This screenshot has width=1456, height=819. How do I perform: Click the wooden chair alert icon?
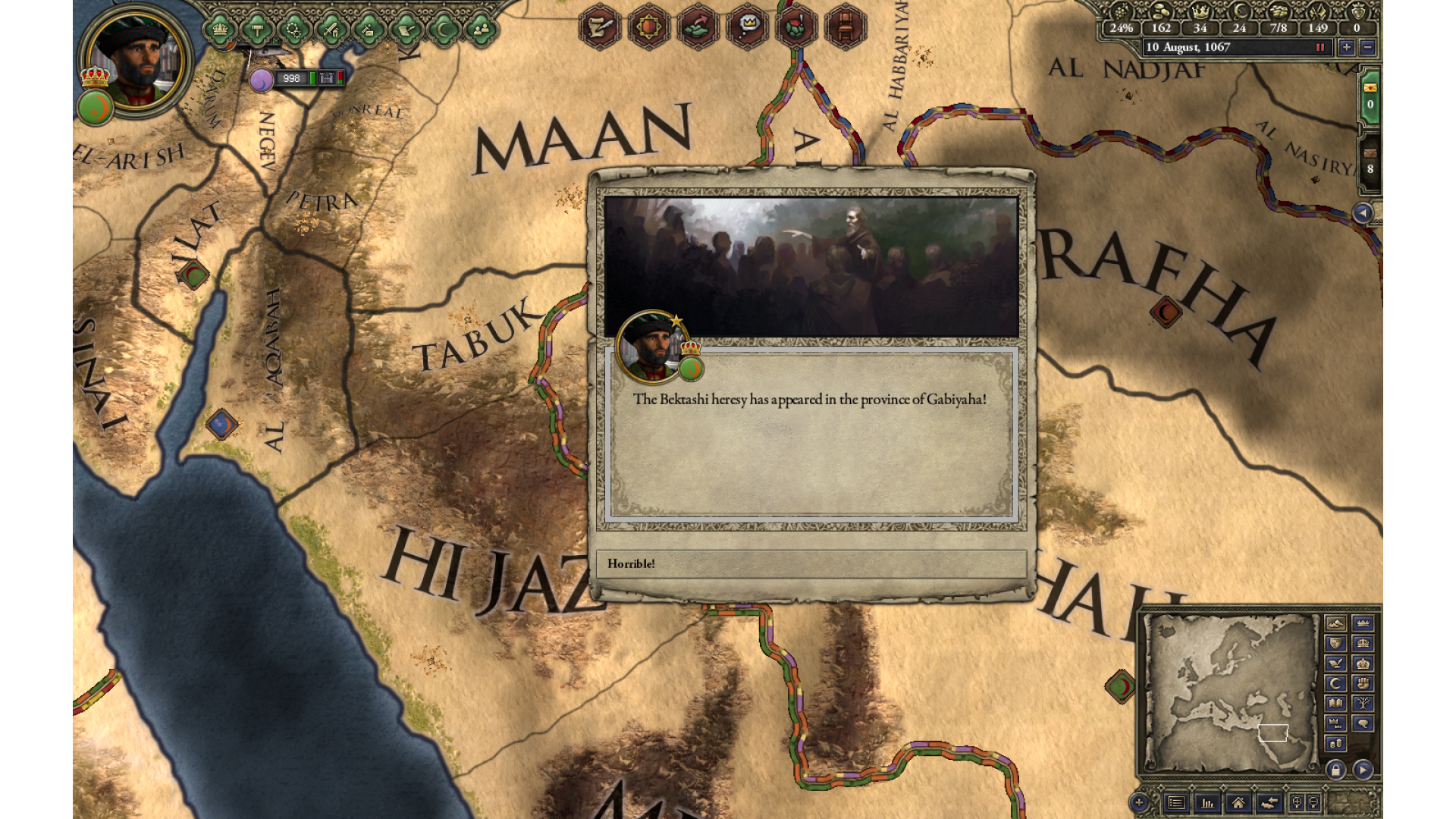tap(845, 27)
